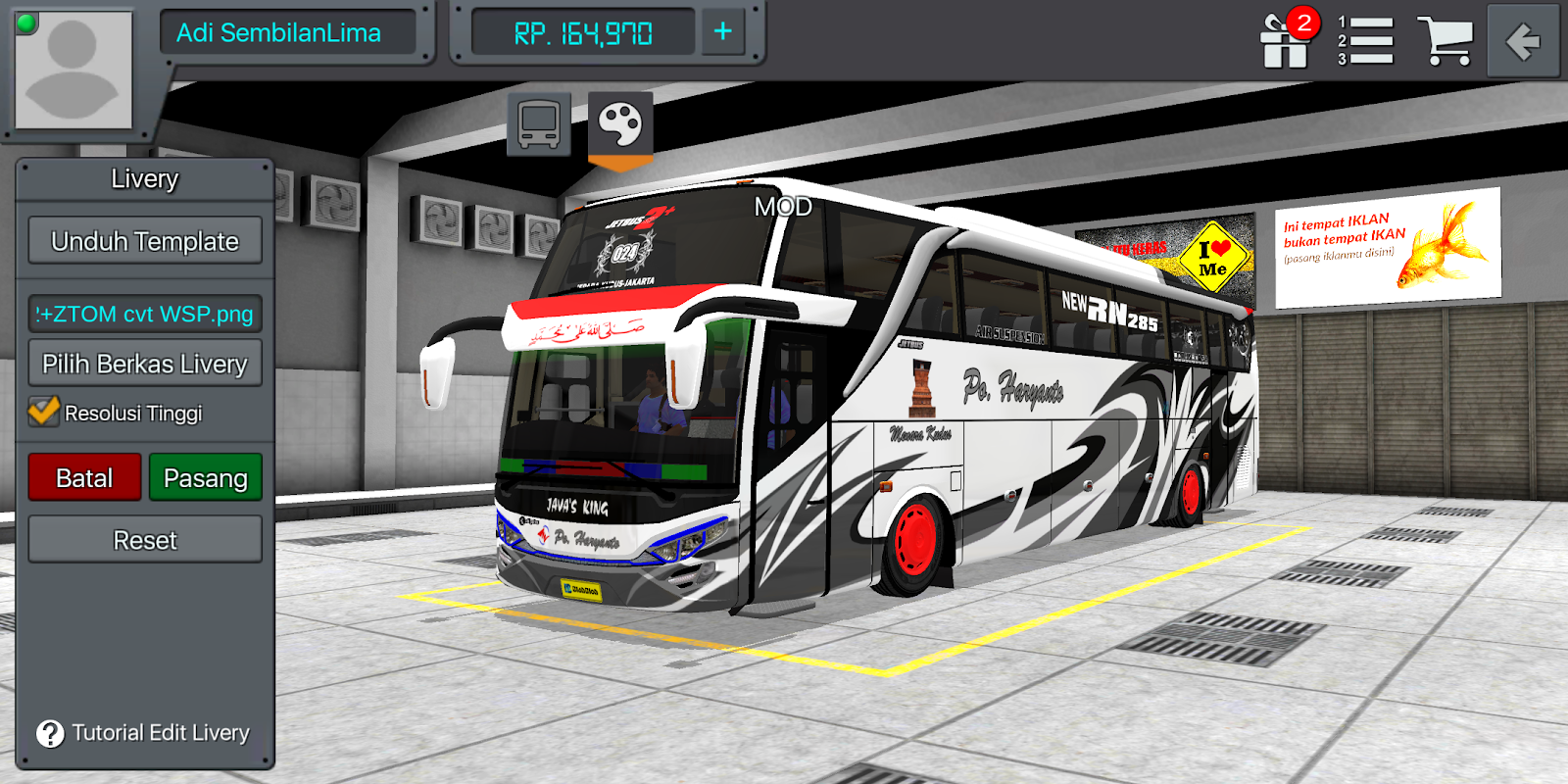Apply the livery with Pasang button

coord(206,477)
